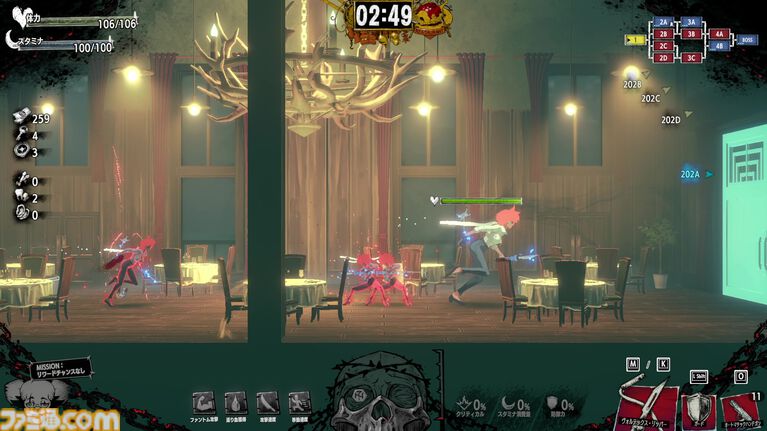Choose room 4A on the minimap
This screenshot has width=767, height=431.
[x=719, y=34]
